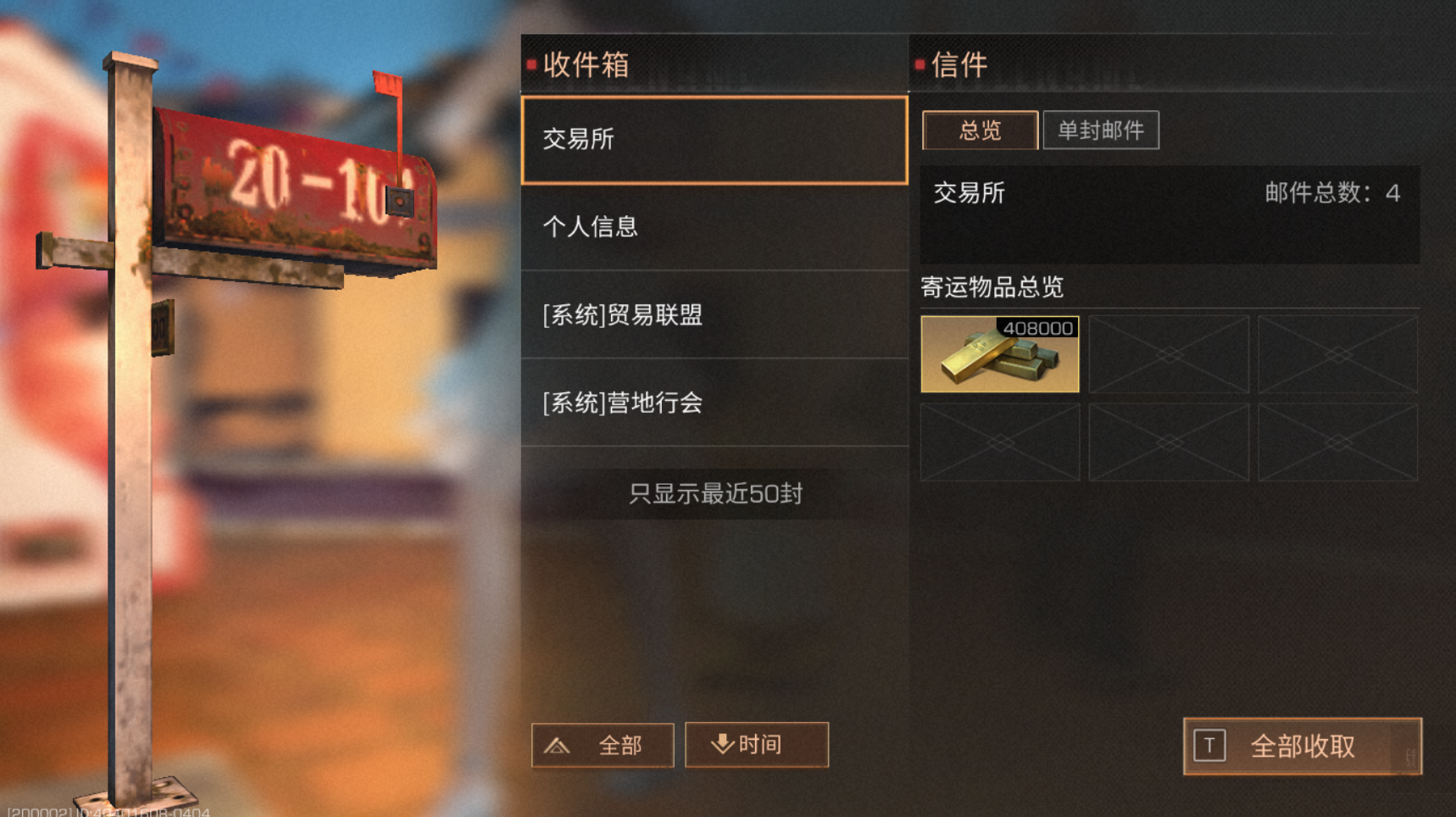Open the 时间 sort order dropdown
This screenshot has height=817, width=1456.
[x=755, y=744]
